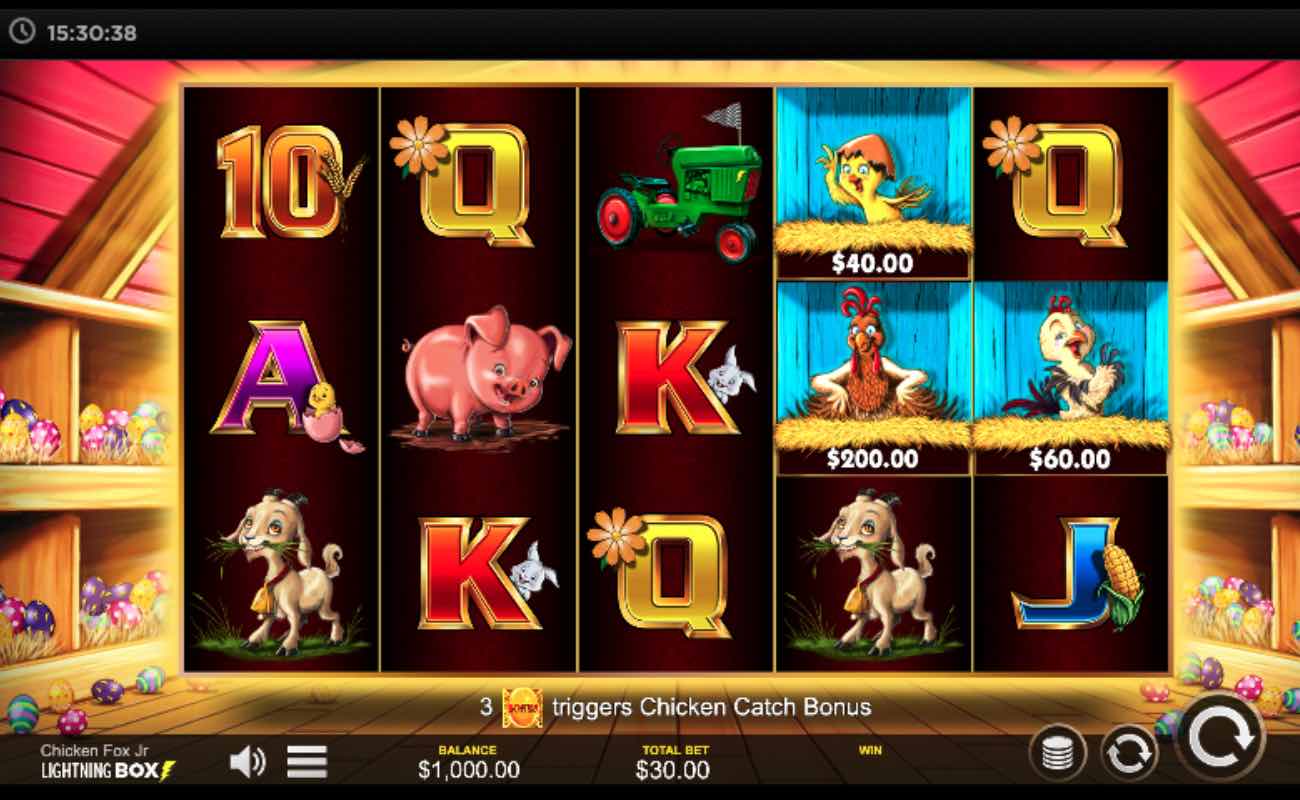
Task: Click the clock icon showing 15:30:38
Action: point(24,30)
